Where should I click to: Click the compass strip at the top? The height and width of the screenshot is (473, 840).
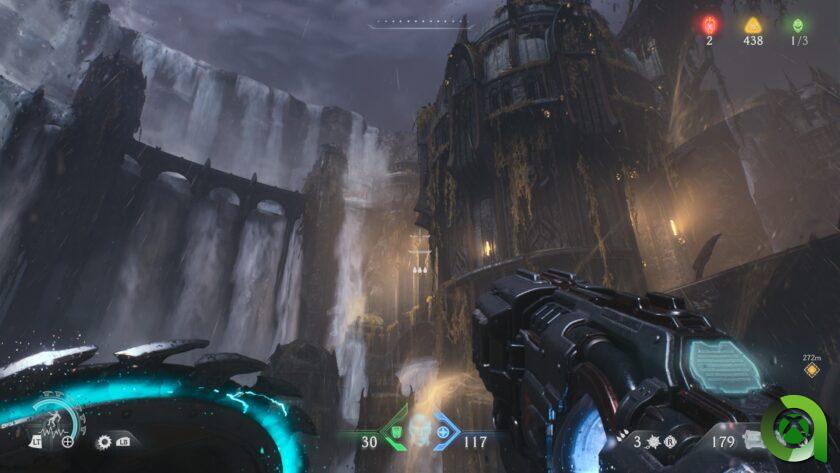click(x=419, y=23)
